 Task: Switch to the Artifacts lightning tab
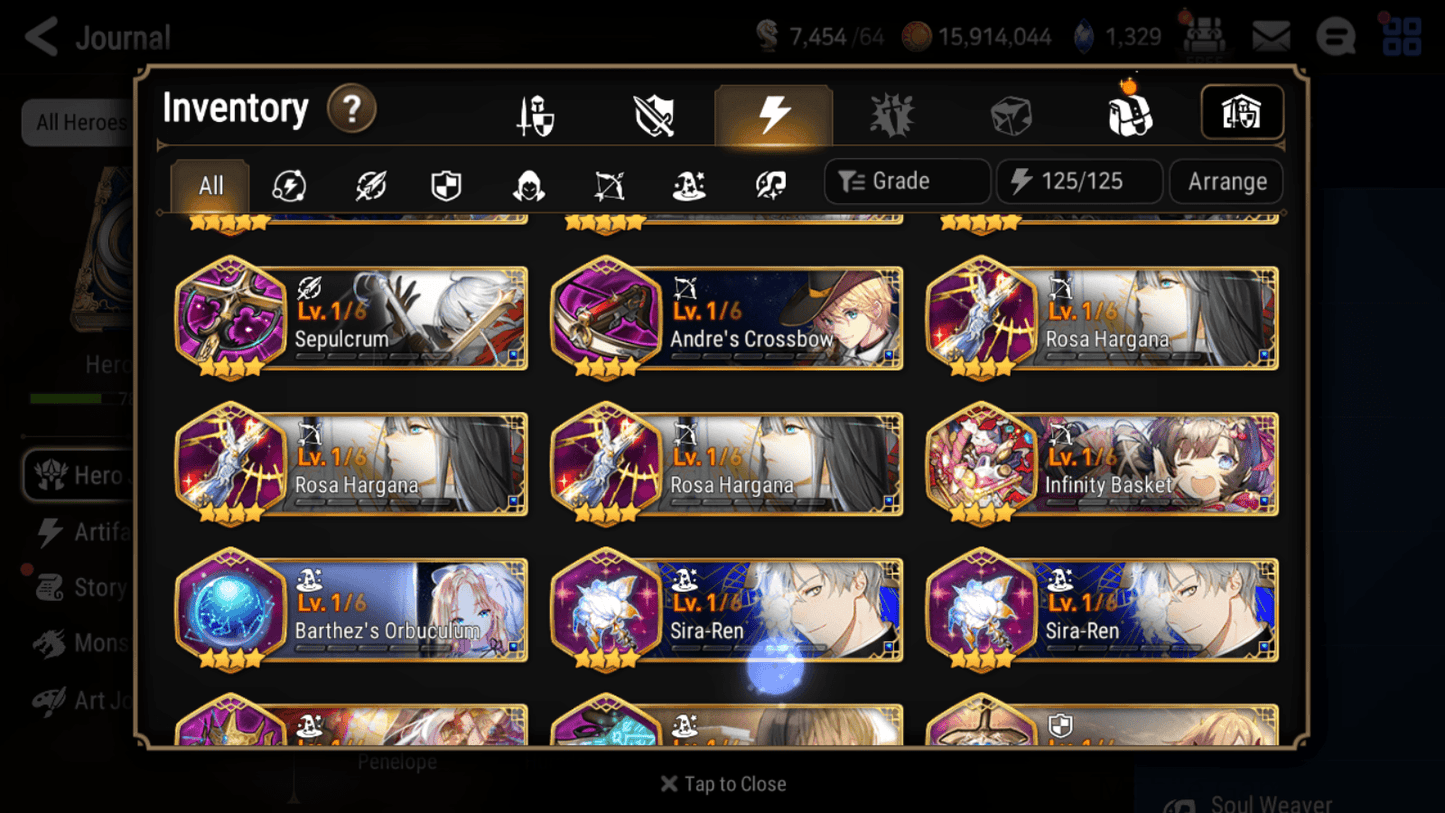click(773, 114)
